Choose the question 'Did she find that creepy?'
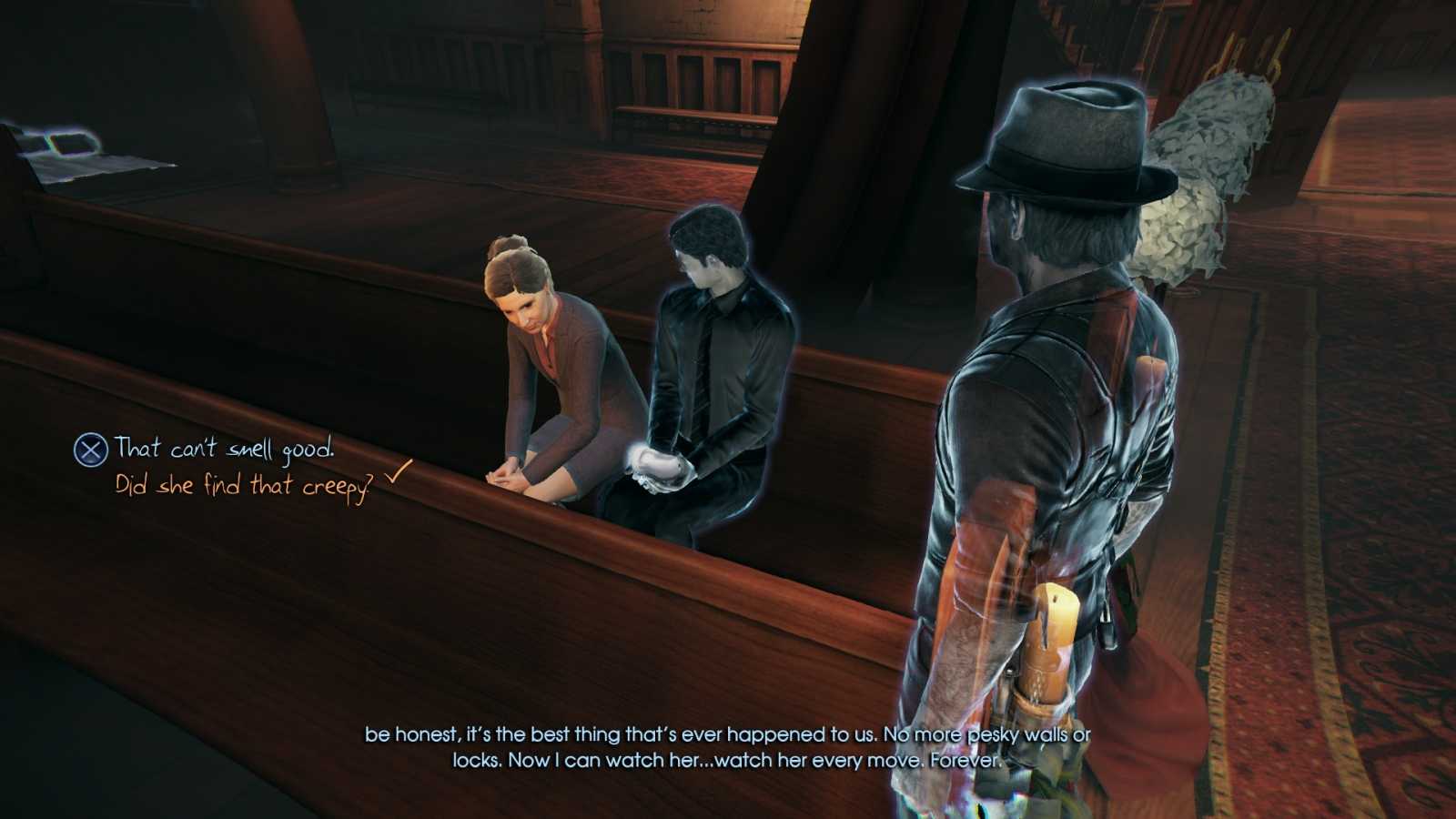The height and width of the screenshot is (819, 1456). [244, 487]
